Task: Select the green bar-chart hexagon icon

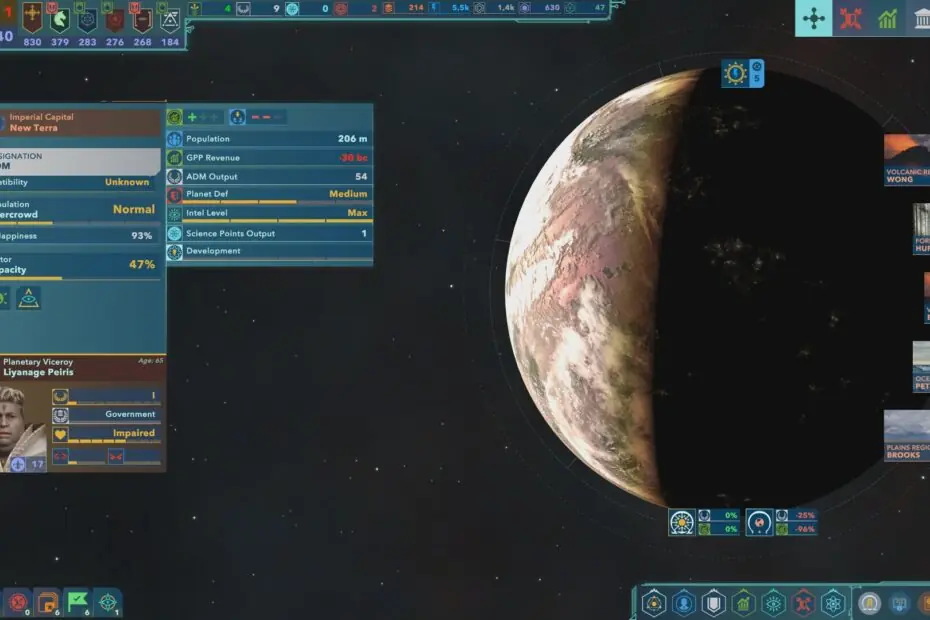Action: pyautogui.click(x=743, y=603)
